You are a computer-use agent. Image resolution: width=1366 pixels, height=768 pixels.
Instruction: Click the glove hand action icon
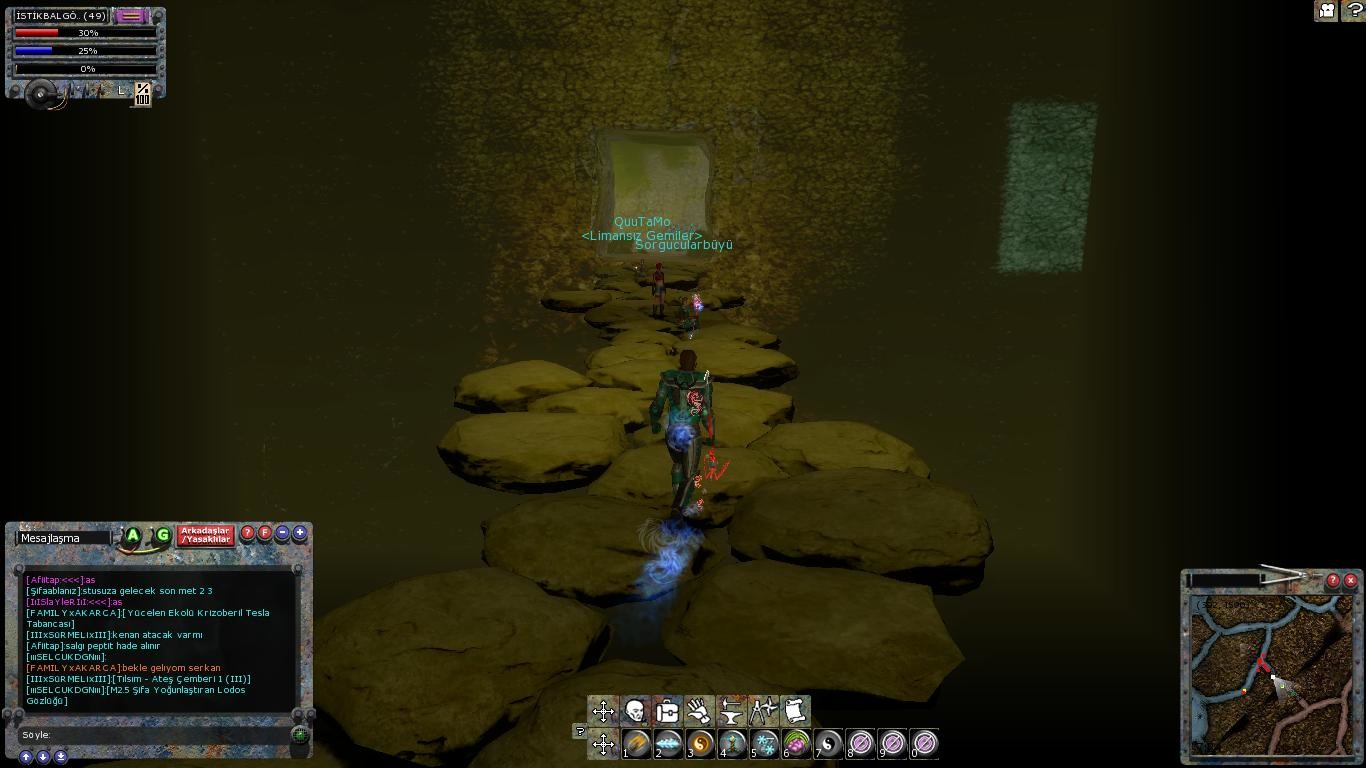699,711
